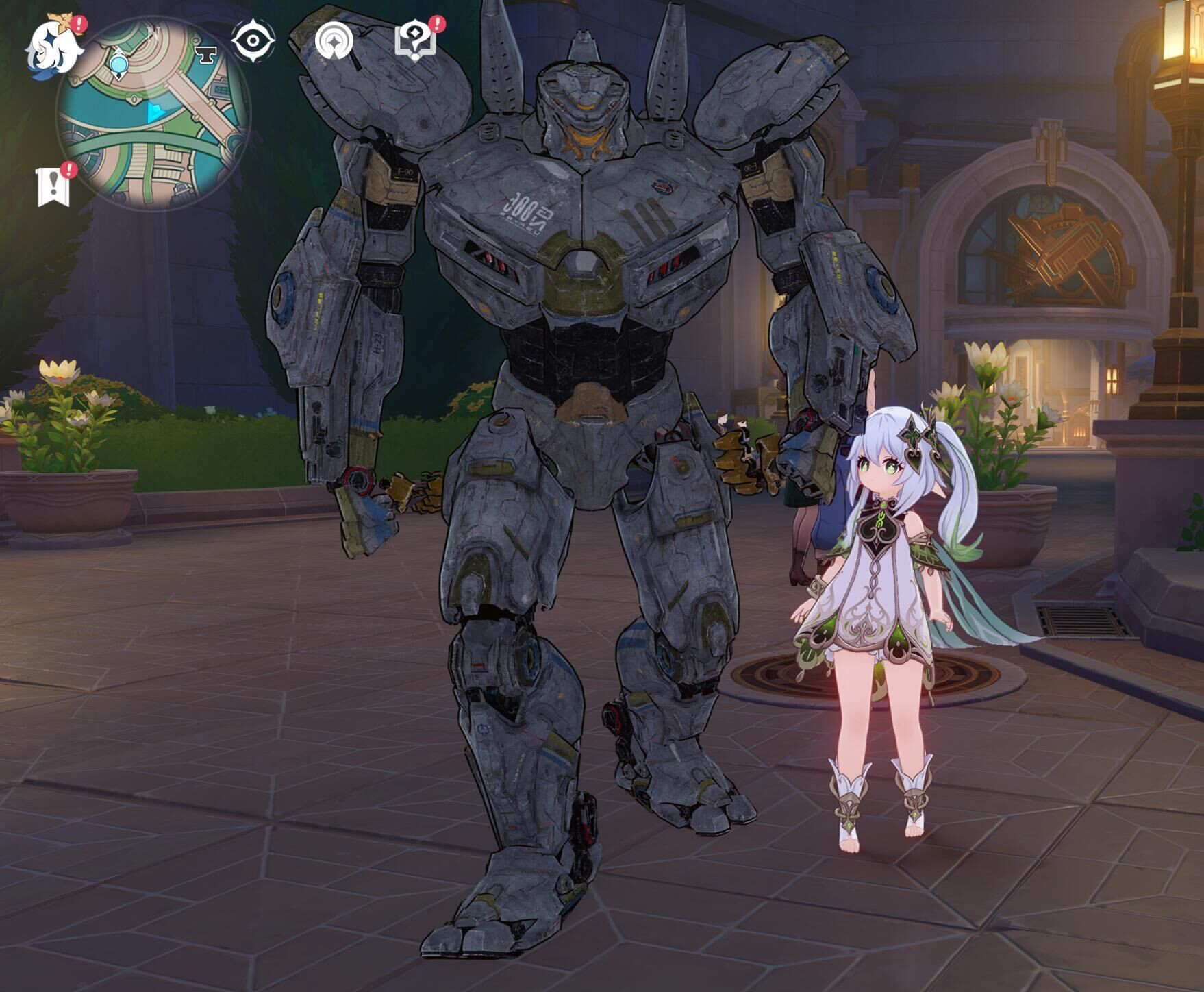Select the blacksmith anvil marker on minimap
The image size is (1204, 992).
pos(207,53)
